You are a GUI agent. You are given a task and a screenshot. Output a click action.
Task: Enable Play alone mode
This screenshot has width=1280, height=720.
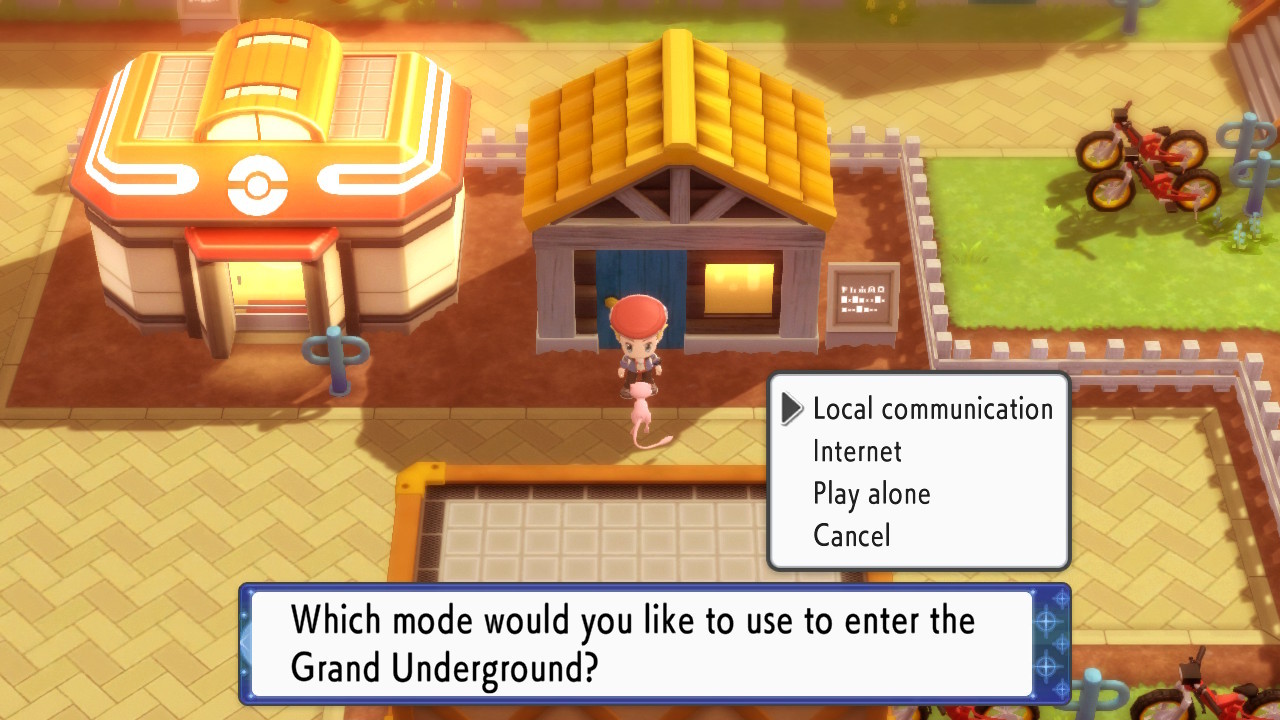click(x=870, y=493)
